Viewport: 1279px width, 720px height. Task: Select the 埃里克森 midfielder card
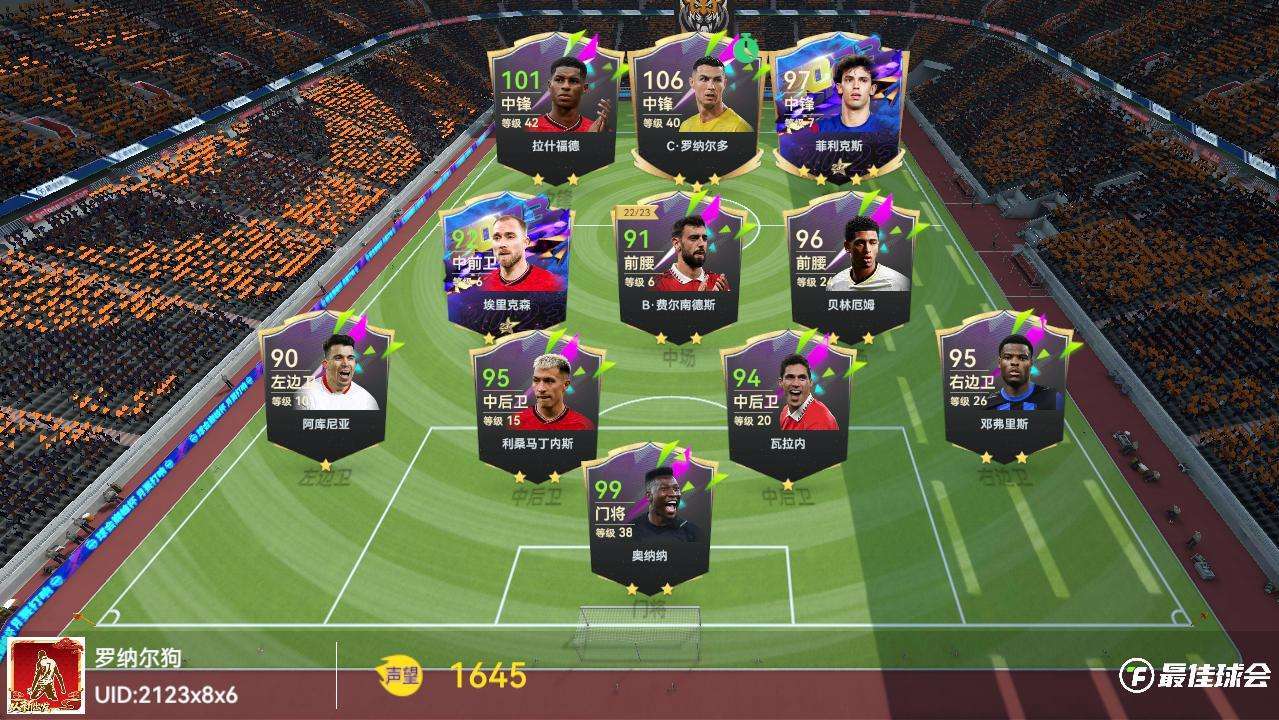point(509,264)
